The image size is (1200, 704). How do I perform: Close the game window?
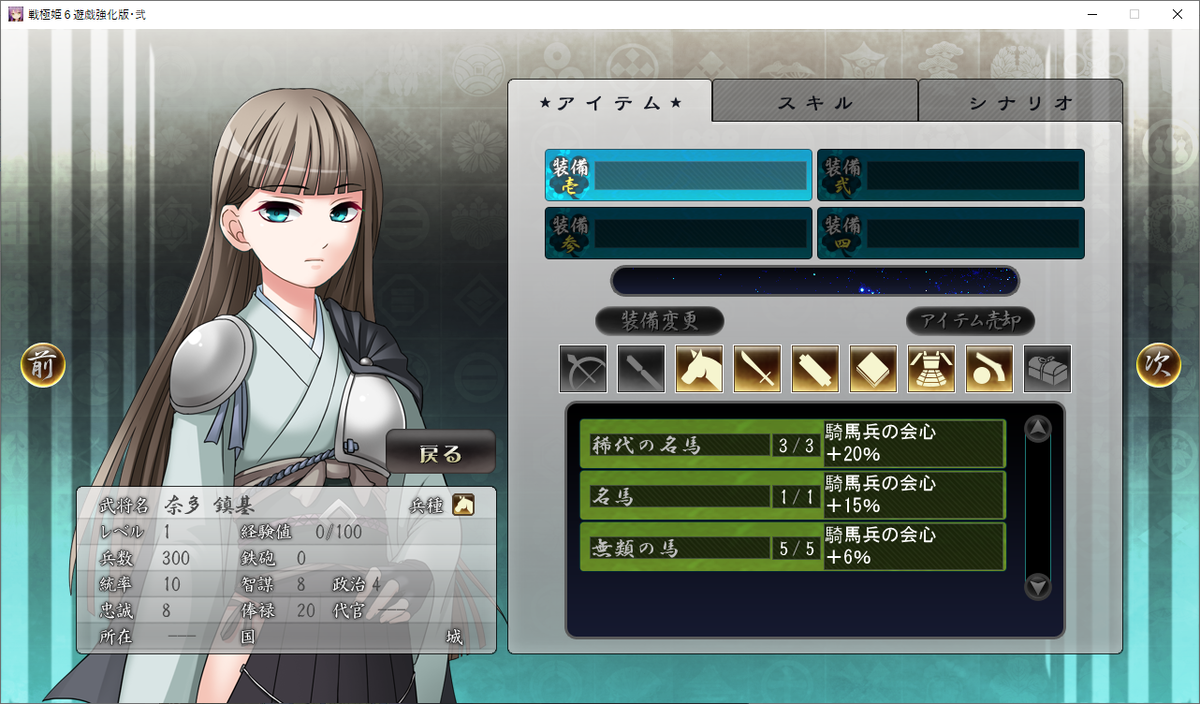tap(1176, 14)
